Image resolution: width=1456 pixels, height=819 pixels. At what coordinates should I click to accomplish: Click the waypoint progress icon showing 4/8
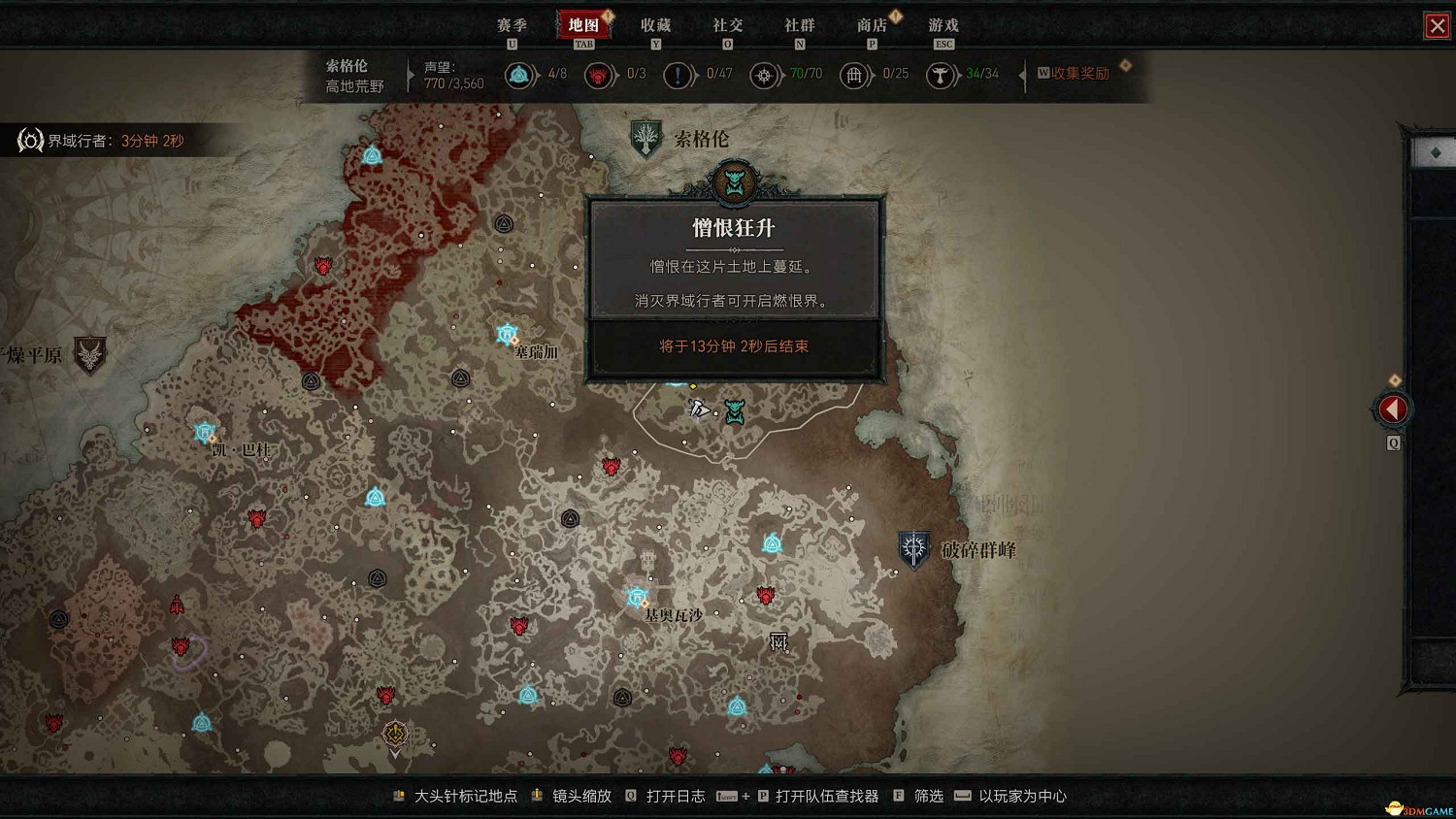(520, 74)
